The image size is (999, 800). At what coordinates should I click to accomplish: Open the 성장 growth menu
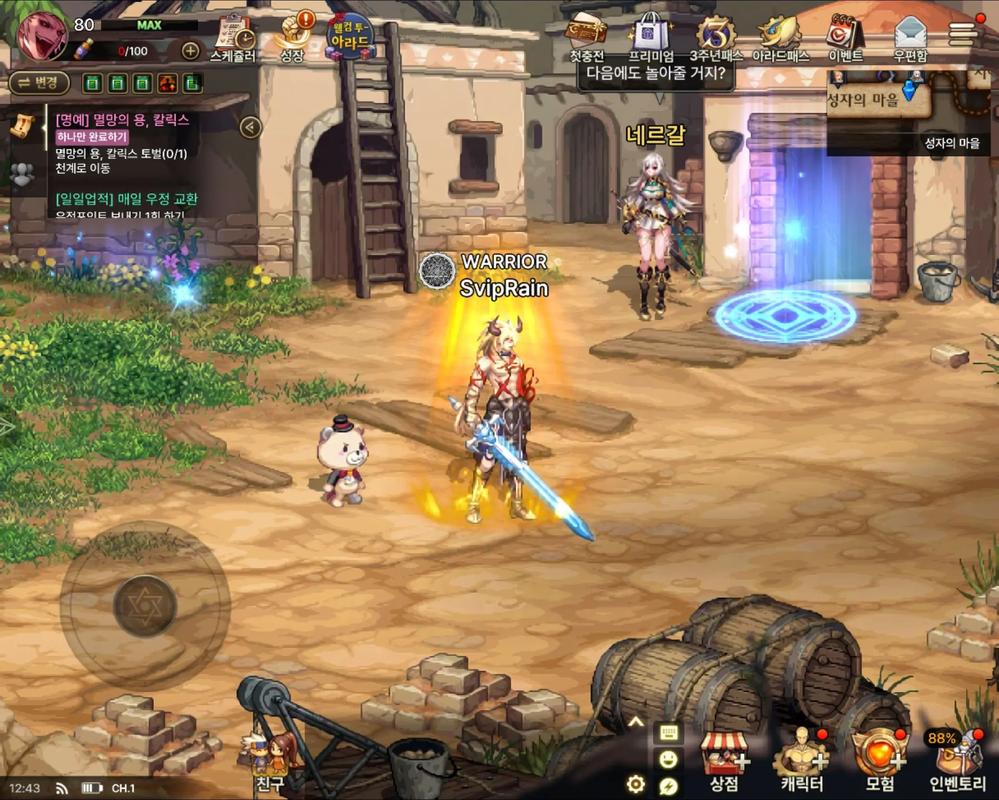(x=292, y=38)
